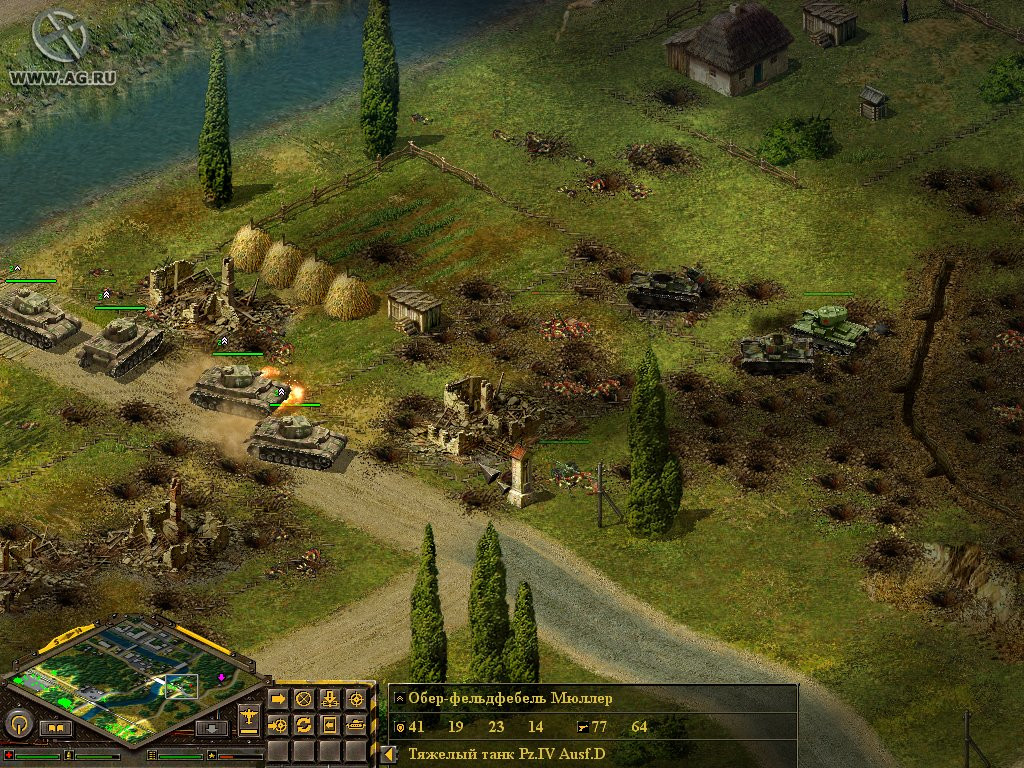Choose the entrench down-arrow command

[329, 698]
